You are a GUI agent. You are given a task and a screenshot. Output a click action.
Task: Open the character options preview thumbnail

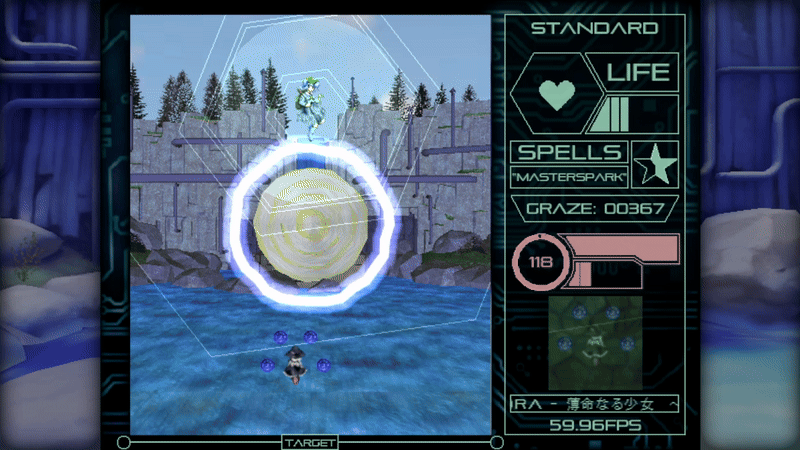click(594, 342)
